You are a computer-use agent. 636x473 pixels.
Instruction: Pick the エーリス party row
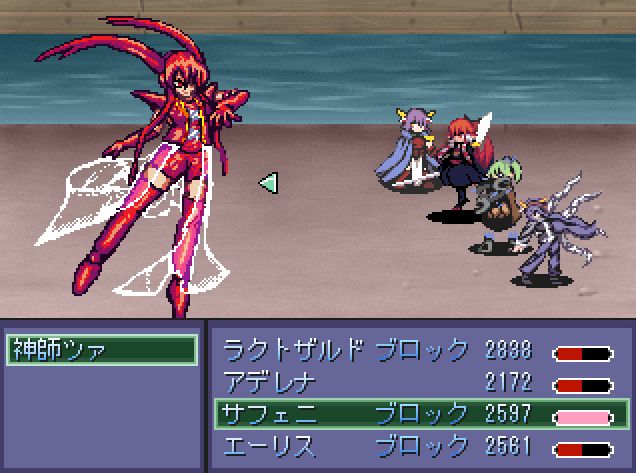coord(417,443)
